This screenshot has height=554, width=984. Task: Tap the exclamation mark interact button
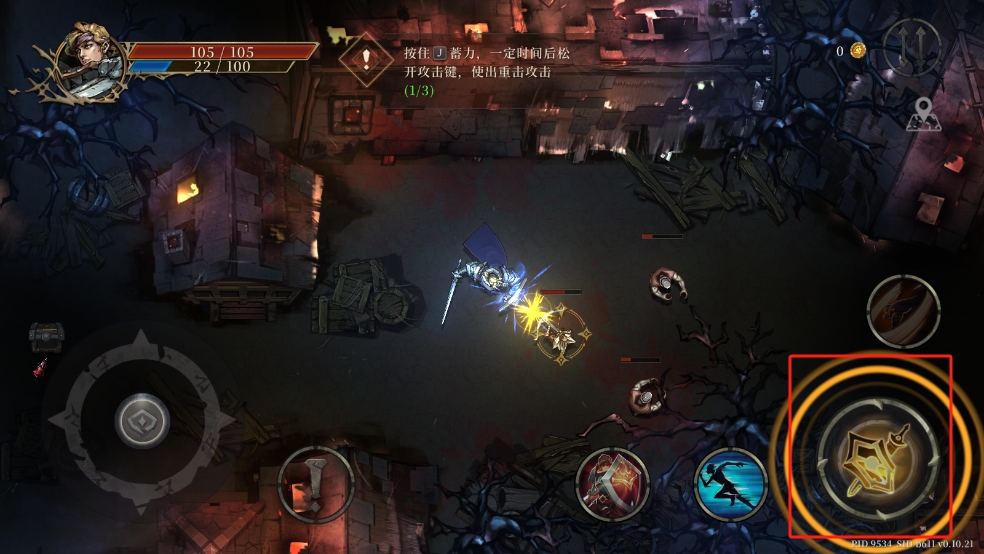point(315,484)
